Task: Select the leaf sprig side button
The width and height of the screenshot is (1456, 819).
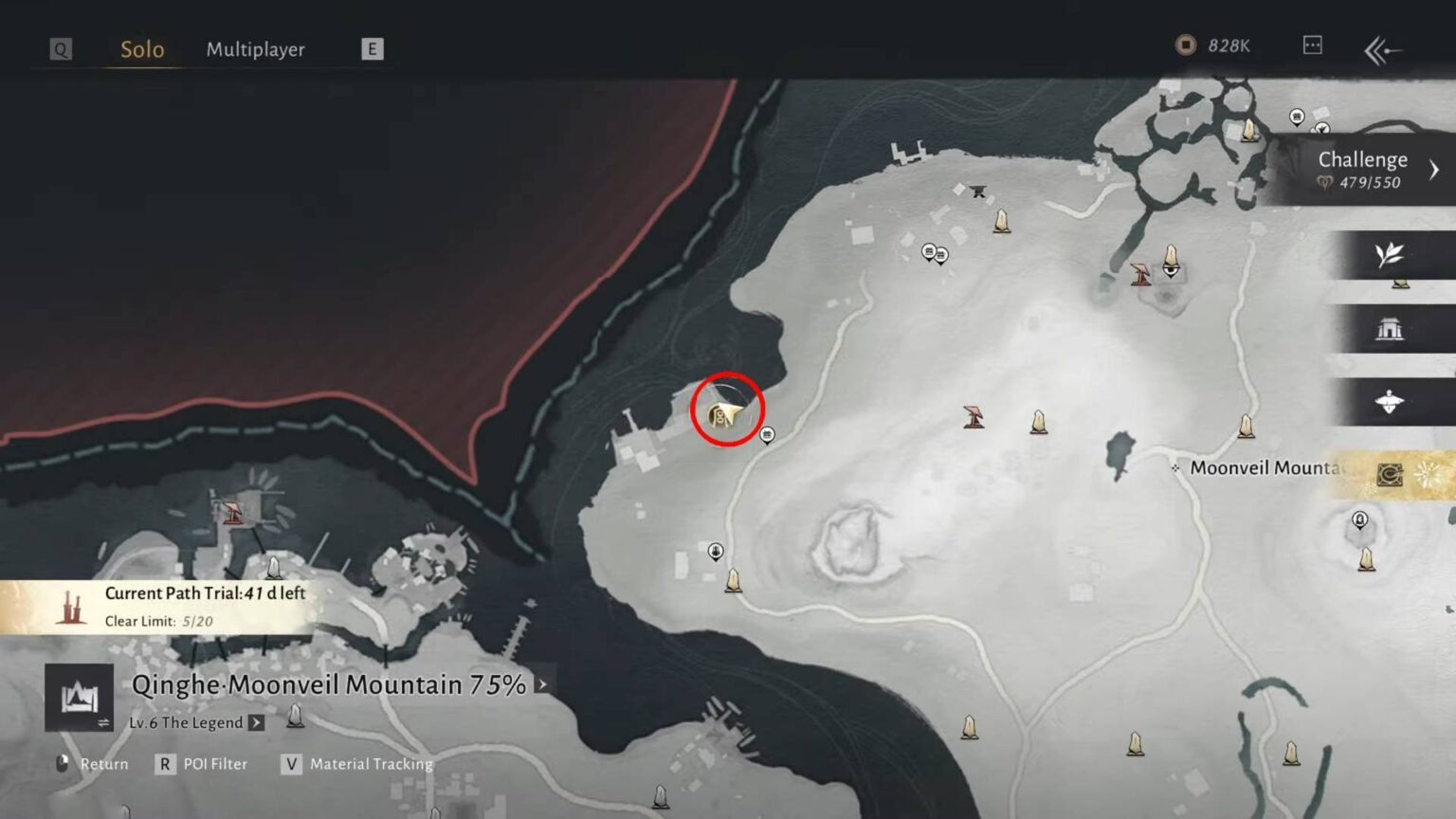Action: pyautogui.click(x=1389, y=255)
